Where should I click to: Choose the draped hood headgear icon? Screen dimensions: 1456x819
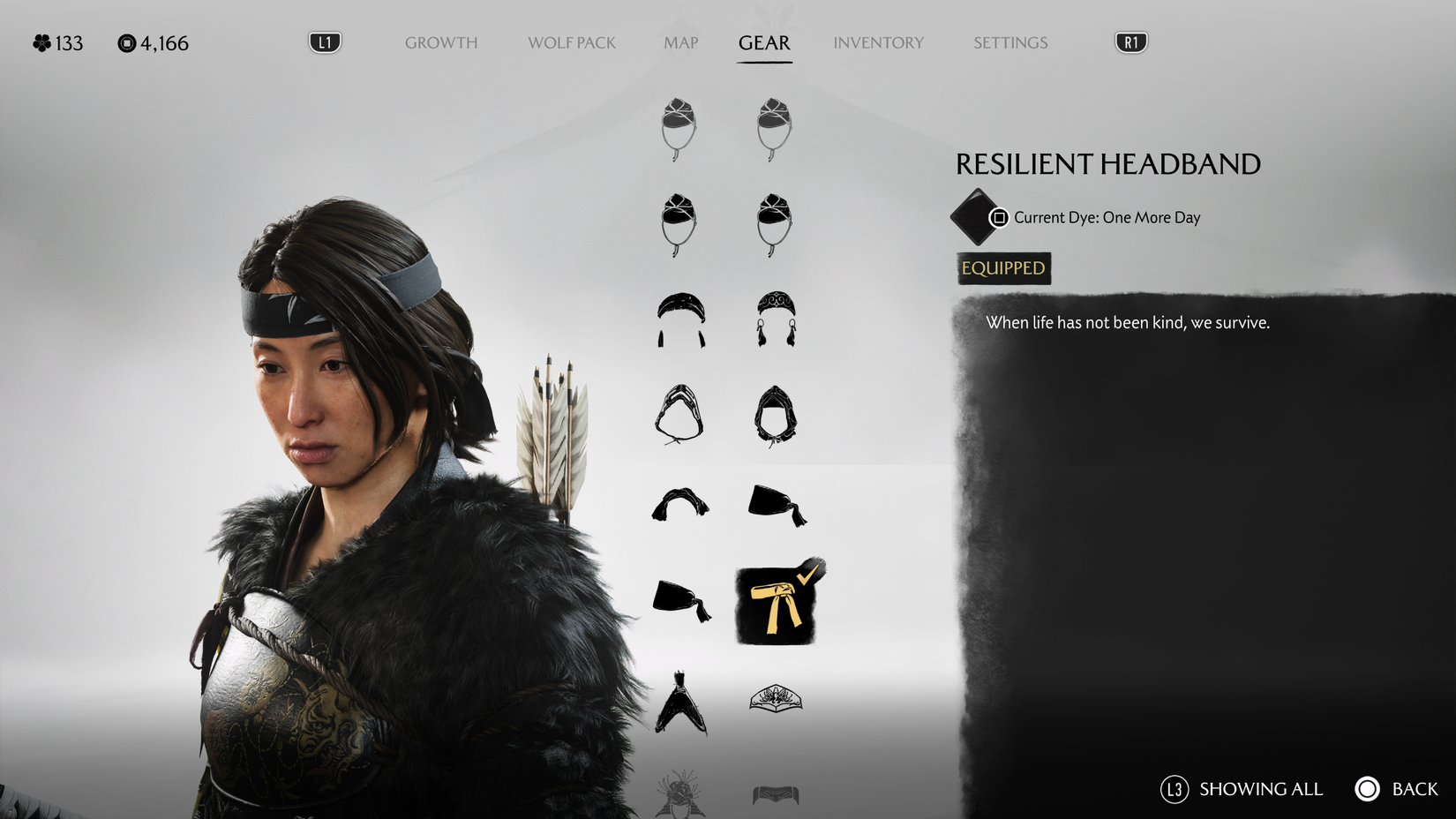point(777,415)
